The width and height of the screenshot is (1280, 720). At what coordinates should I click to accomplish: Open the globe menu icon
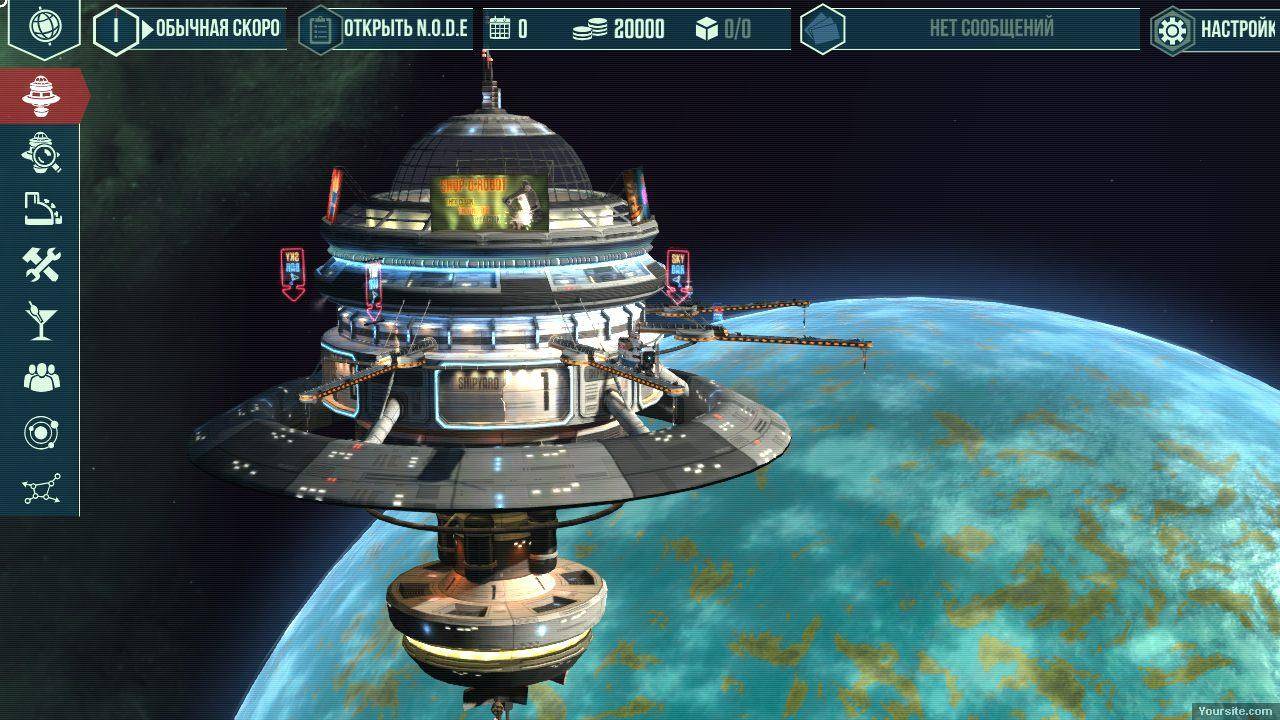coord(43,27)
